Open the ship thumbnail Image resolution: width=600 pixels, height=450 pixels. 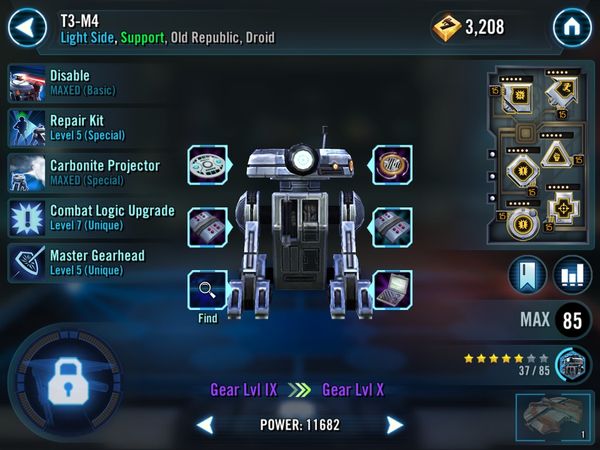[x=554, y=419]
